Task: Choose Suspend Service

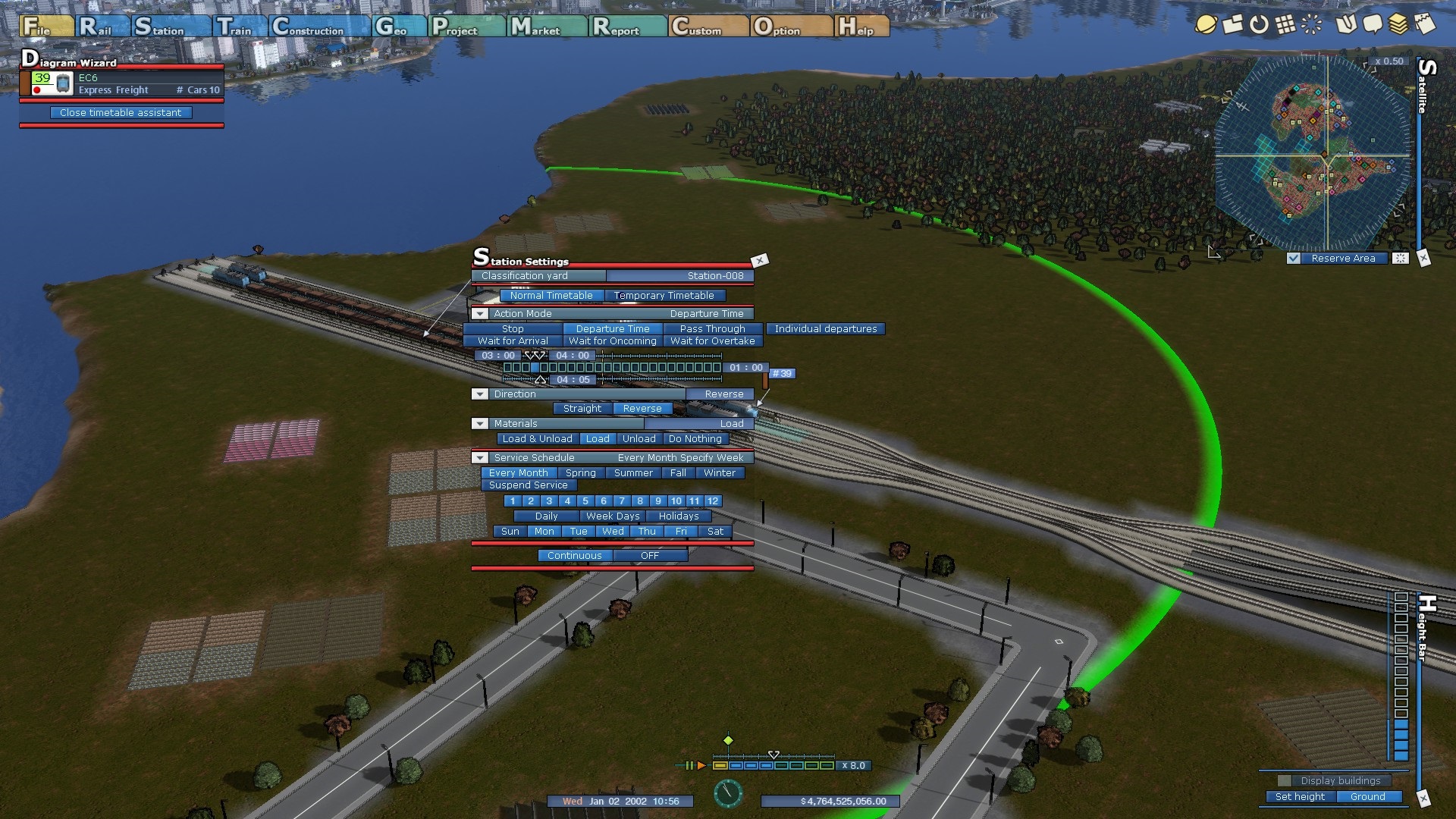Action: tap(528, 485)
